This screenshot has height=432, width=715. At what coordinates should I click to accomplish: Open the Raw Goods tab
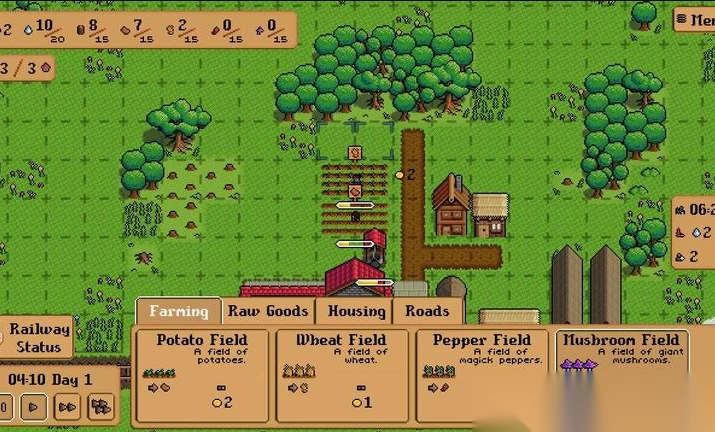click(x=268, y=311)
